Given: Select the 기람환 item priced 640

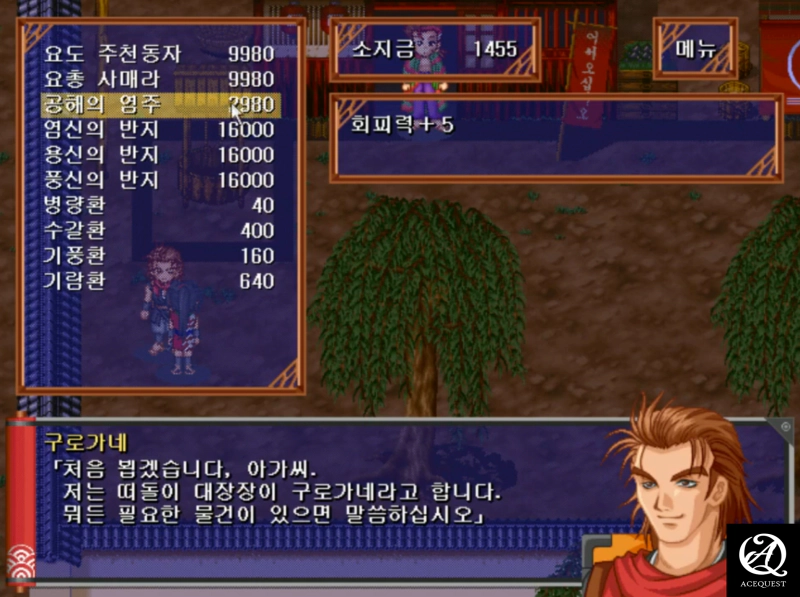Looking at the screenshot, I should click(x=158, y=282).
